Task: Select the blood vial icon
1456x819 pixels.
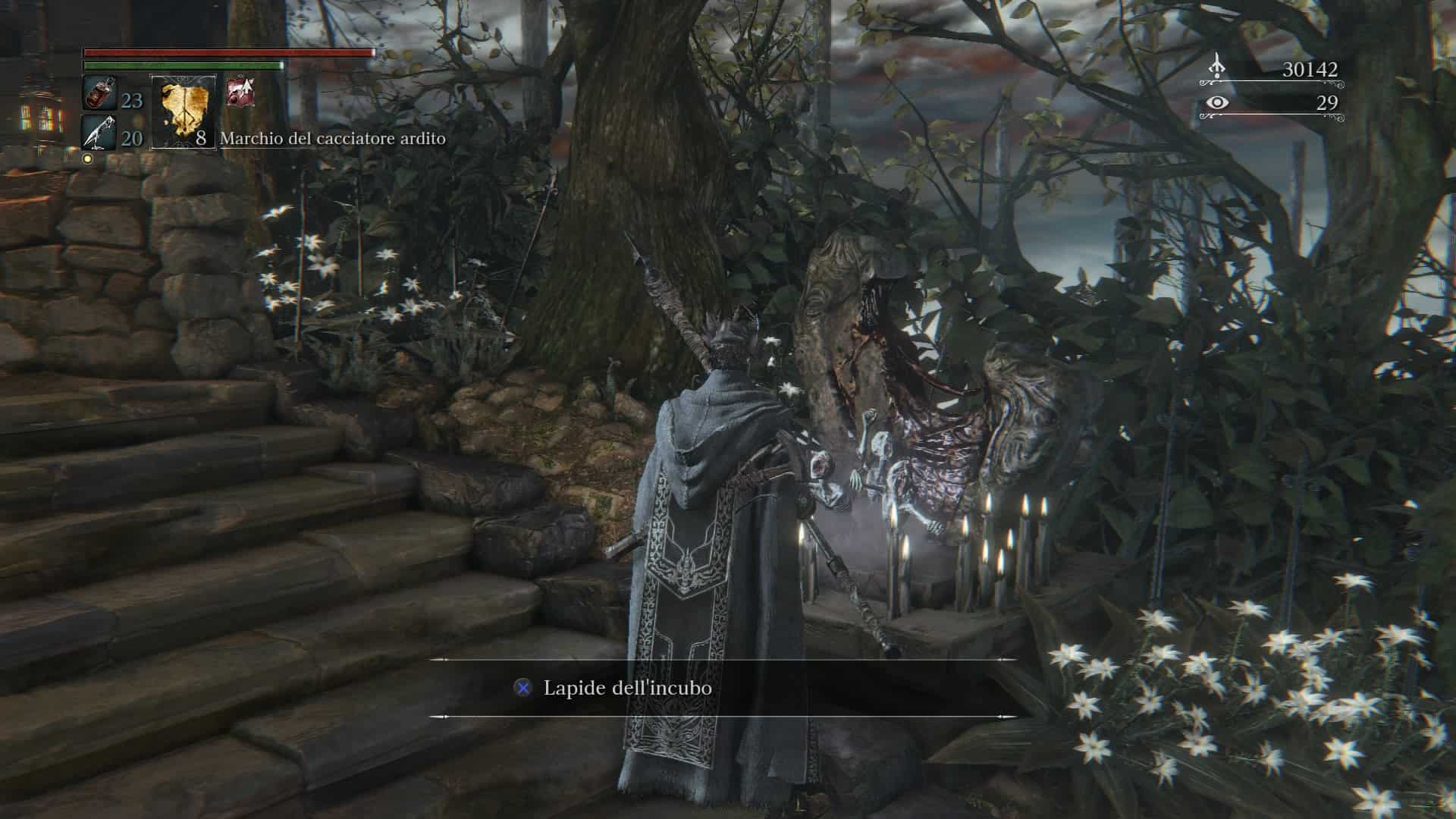Action: click(x=99, y=93)
